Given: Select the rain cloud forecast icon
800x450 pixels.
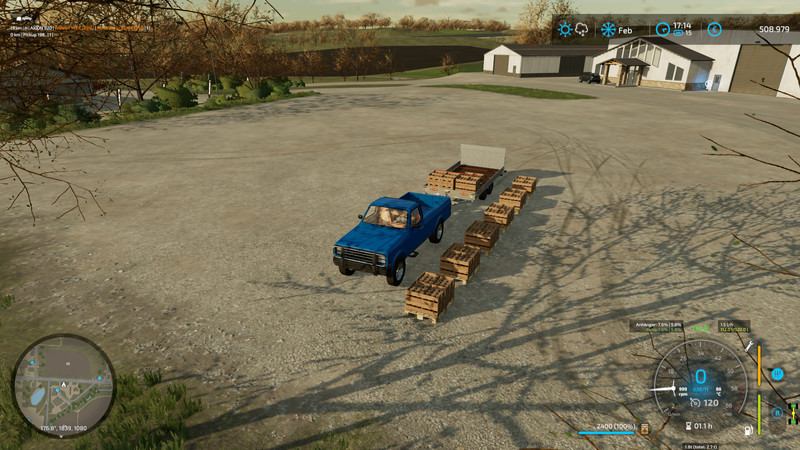Looking at the screenshot, I should pos(582,30).
